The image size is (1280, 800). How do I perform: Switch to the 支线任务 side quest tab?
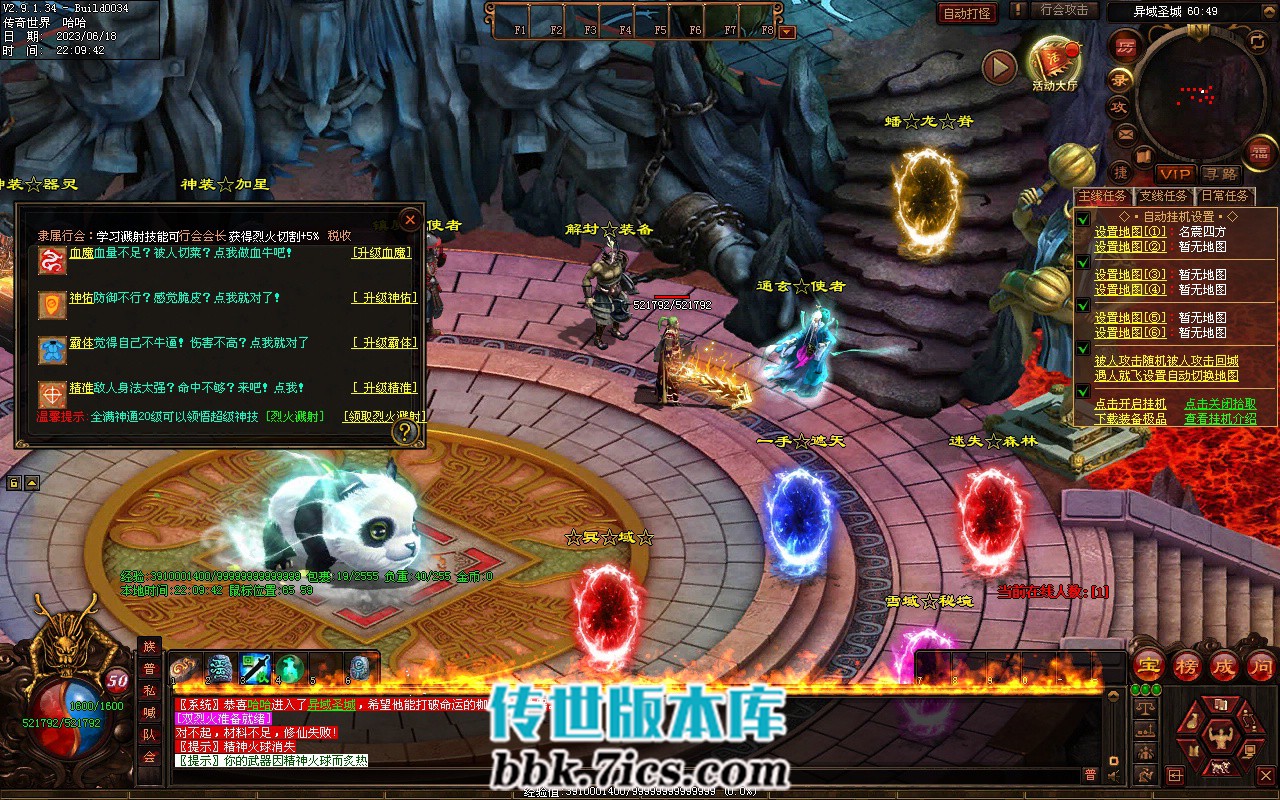(1163, 196)
